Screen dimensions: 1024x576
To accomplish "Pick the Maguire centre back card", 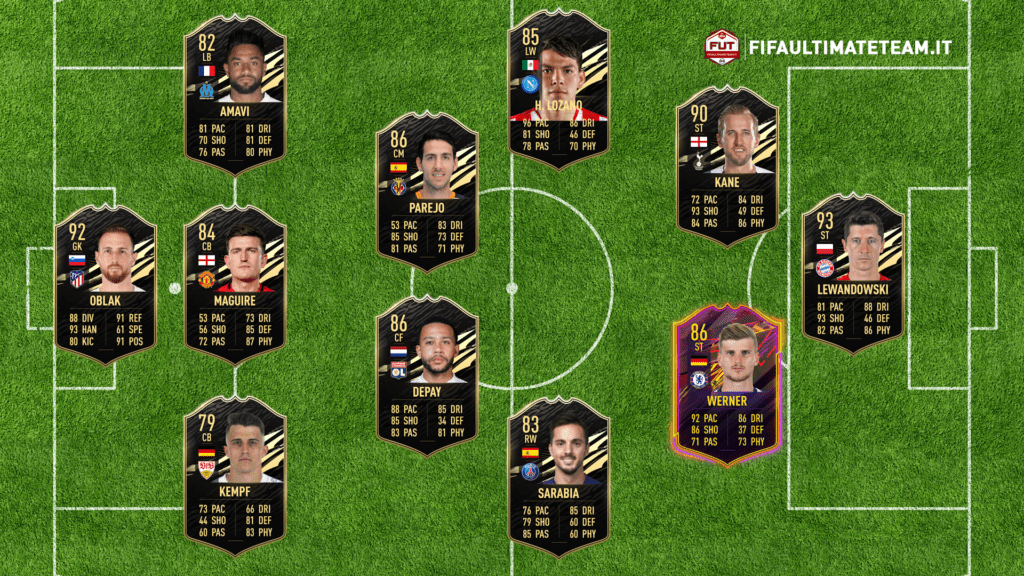I will tap(235, 284).
